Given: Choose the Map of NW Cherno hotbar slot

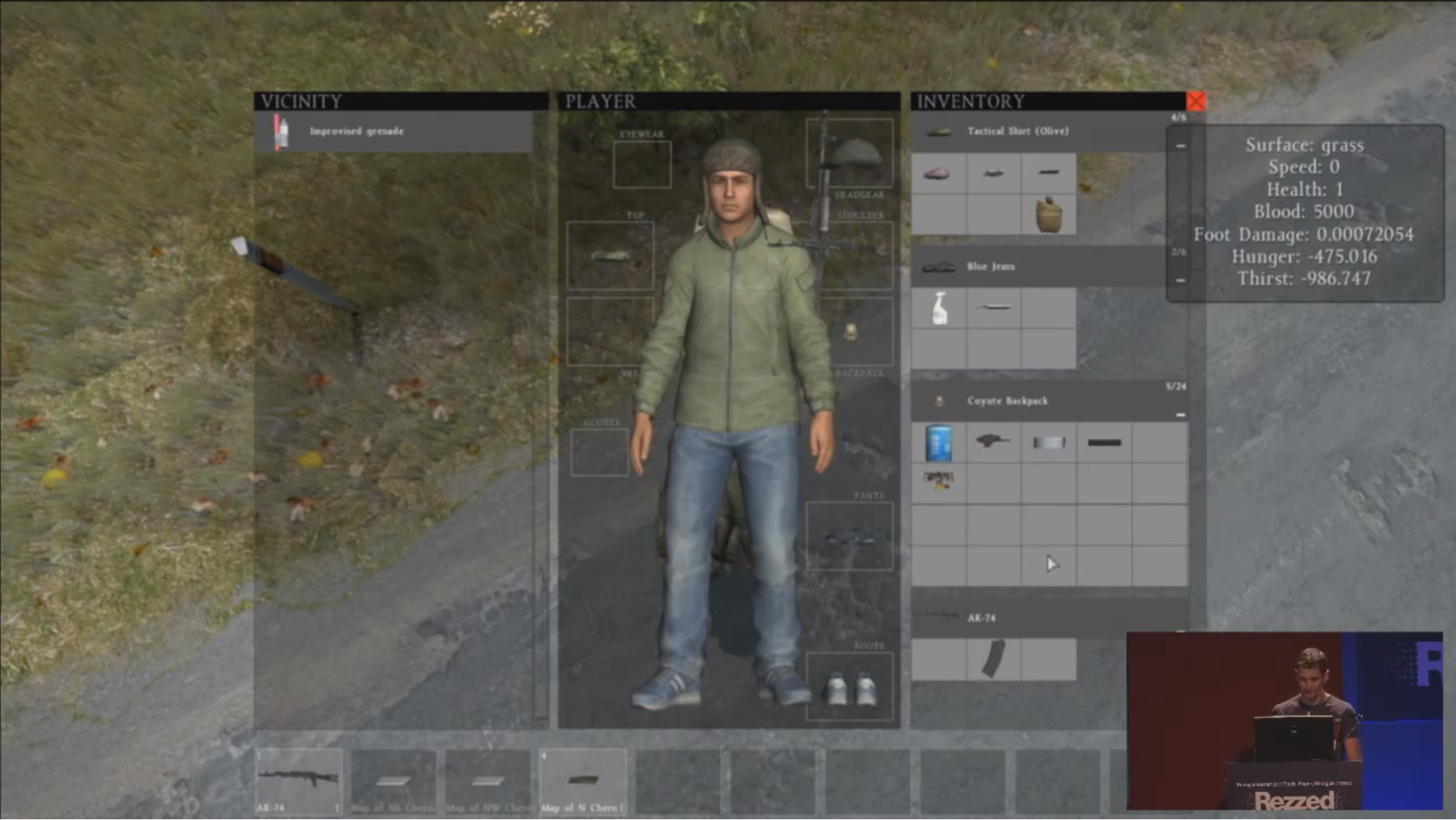Looking at the screenshot, I should (487, 781).
